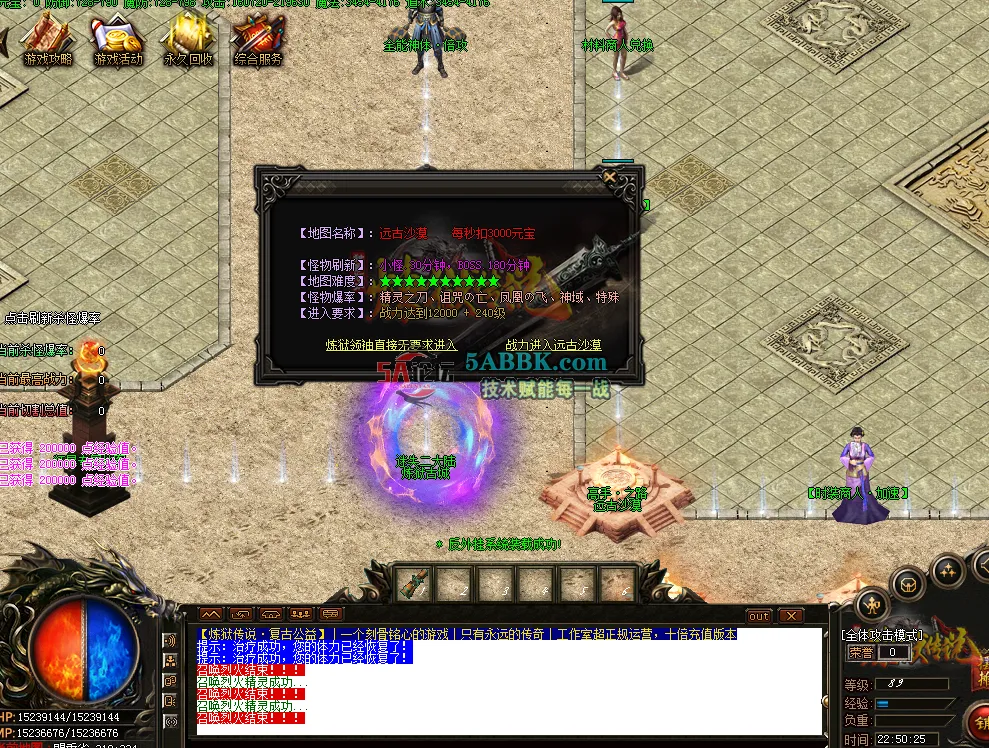The image size is (989, 748).
Task: Click the 荣誉 honor button
Action: (x=861, y=652)
